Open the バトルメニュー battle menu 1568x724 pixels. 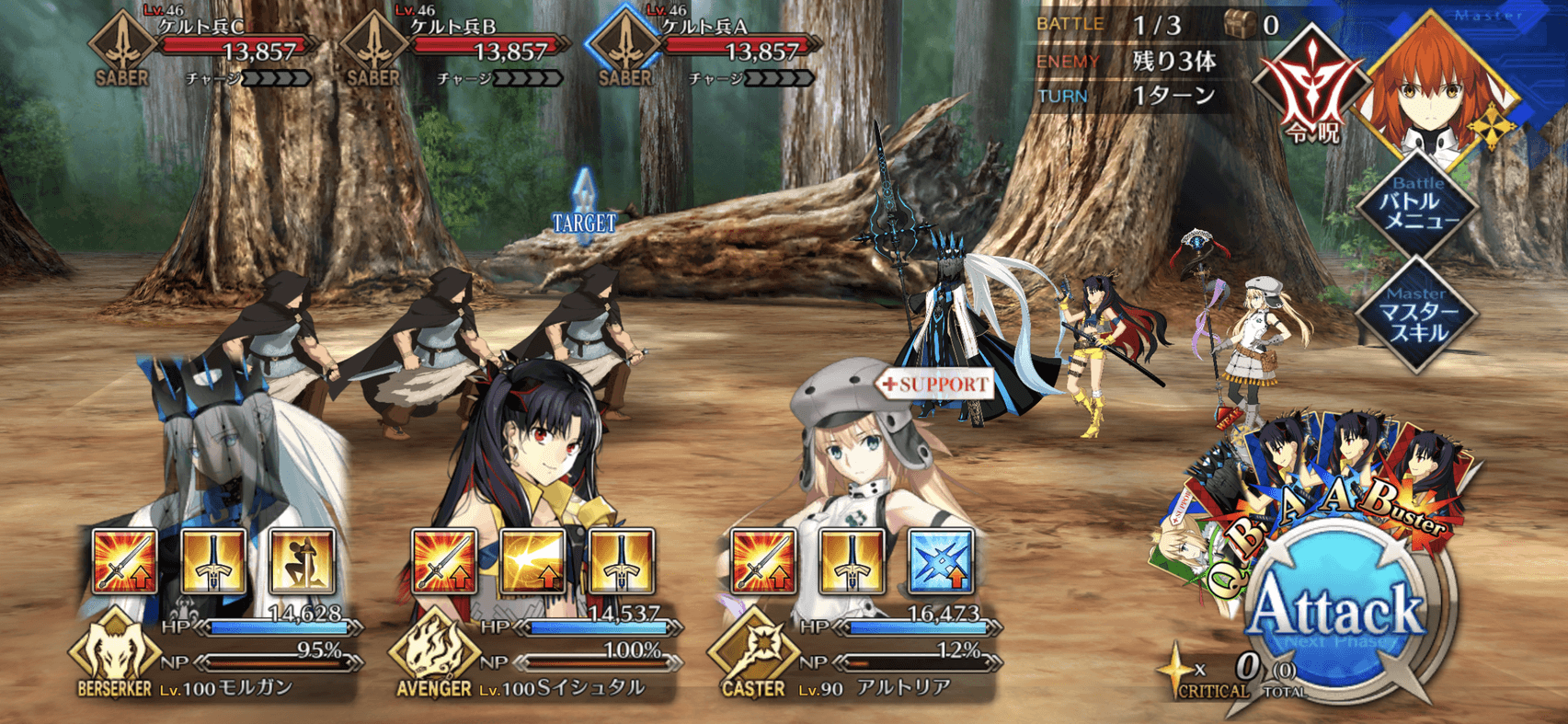(1419, 205)
